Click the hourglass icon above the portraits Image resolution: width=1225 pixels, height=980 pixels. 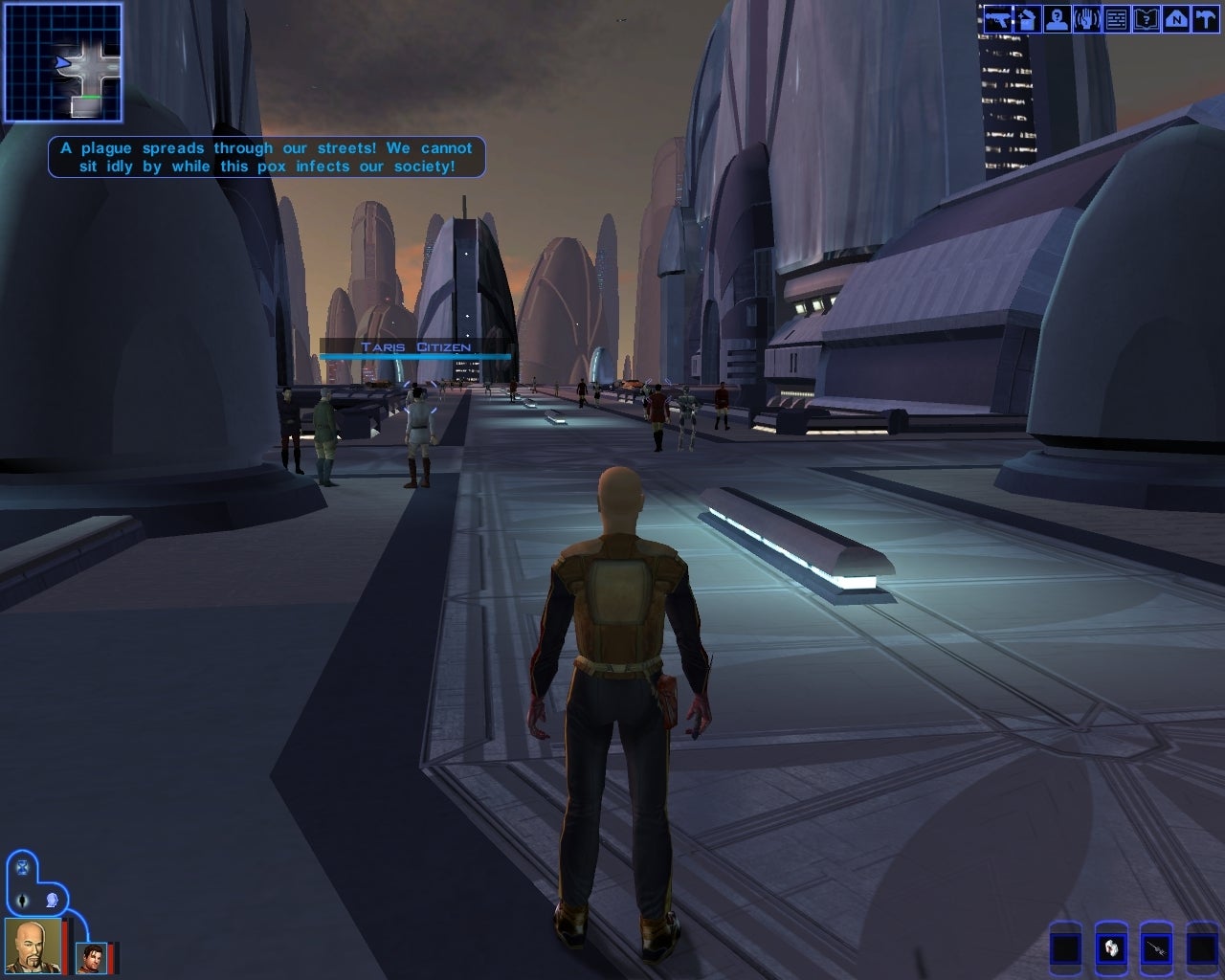tap(23, 868)
